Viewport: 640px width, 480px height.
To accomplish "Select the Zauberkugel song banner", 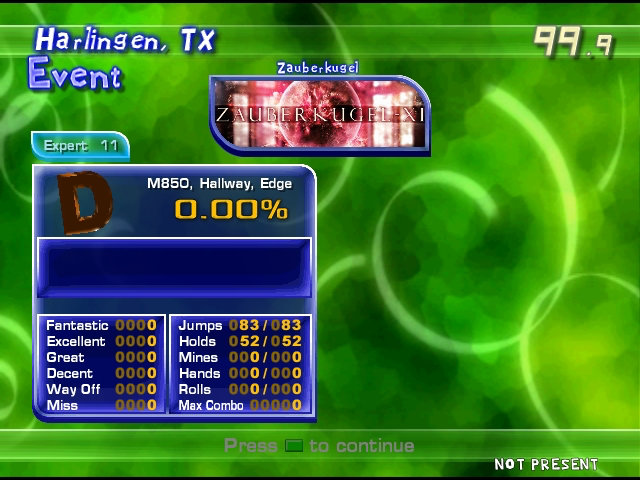I will [x=320, y=115].
